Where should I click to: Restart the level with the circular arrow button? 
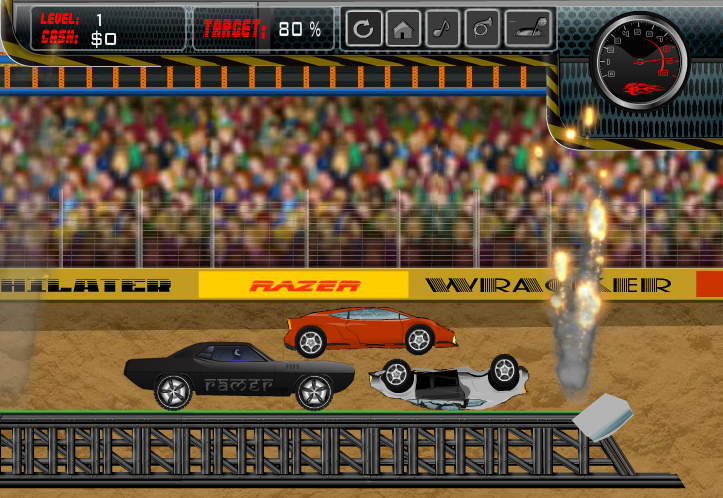tap(363, 29)
